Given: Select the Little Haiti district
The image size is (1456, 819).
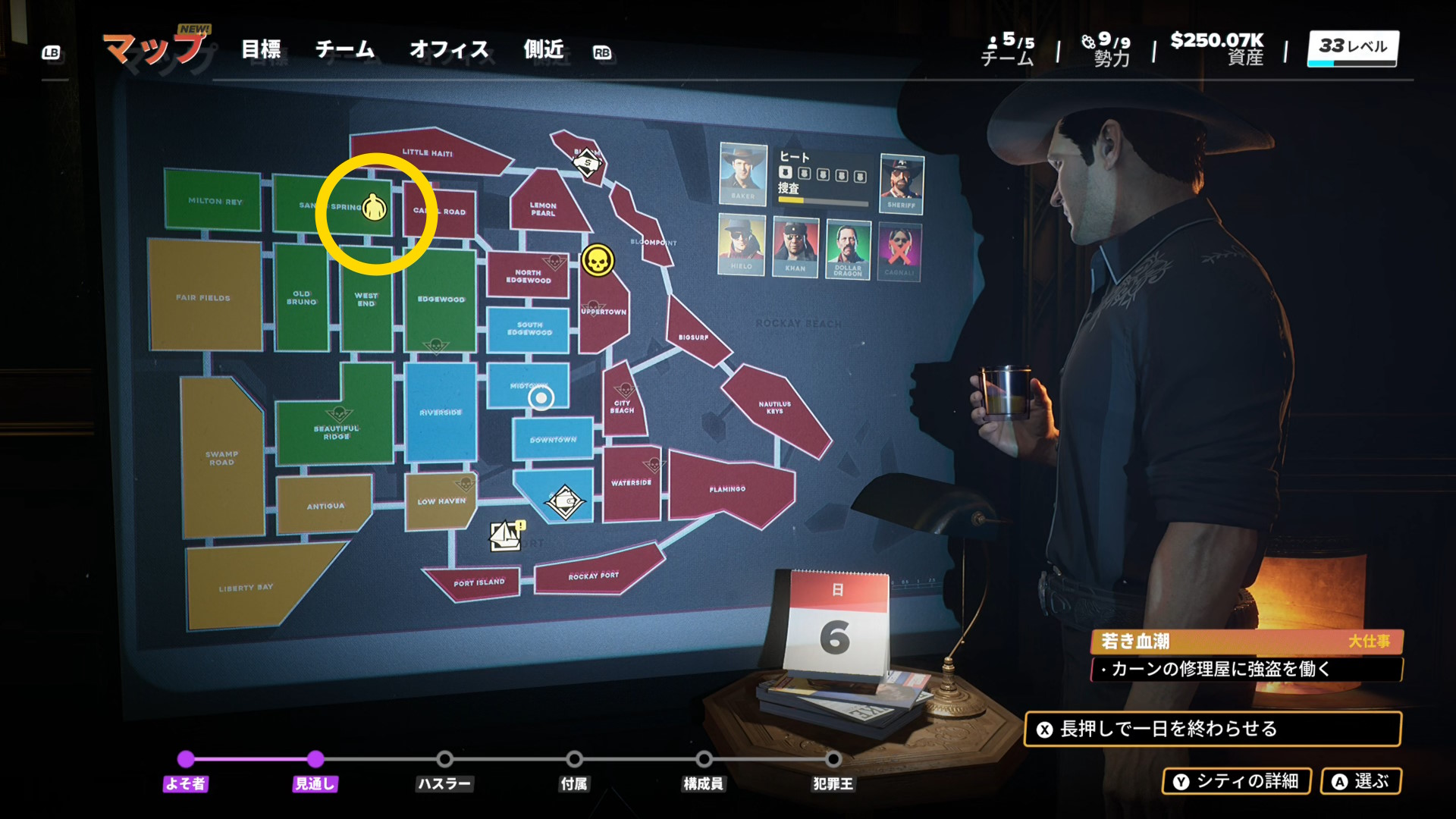Looking at the screenshot, I should click(x=428, y=152).
